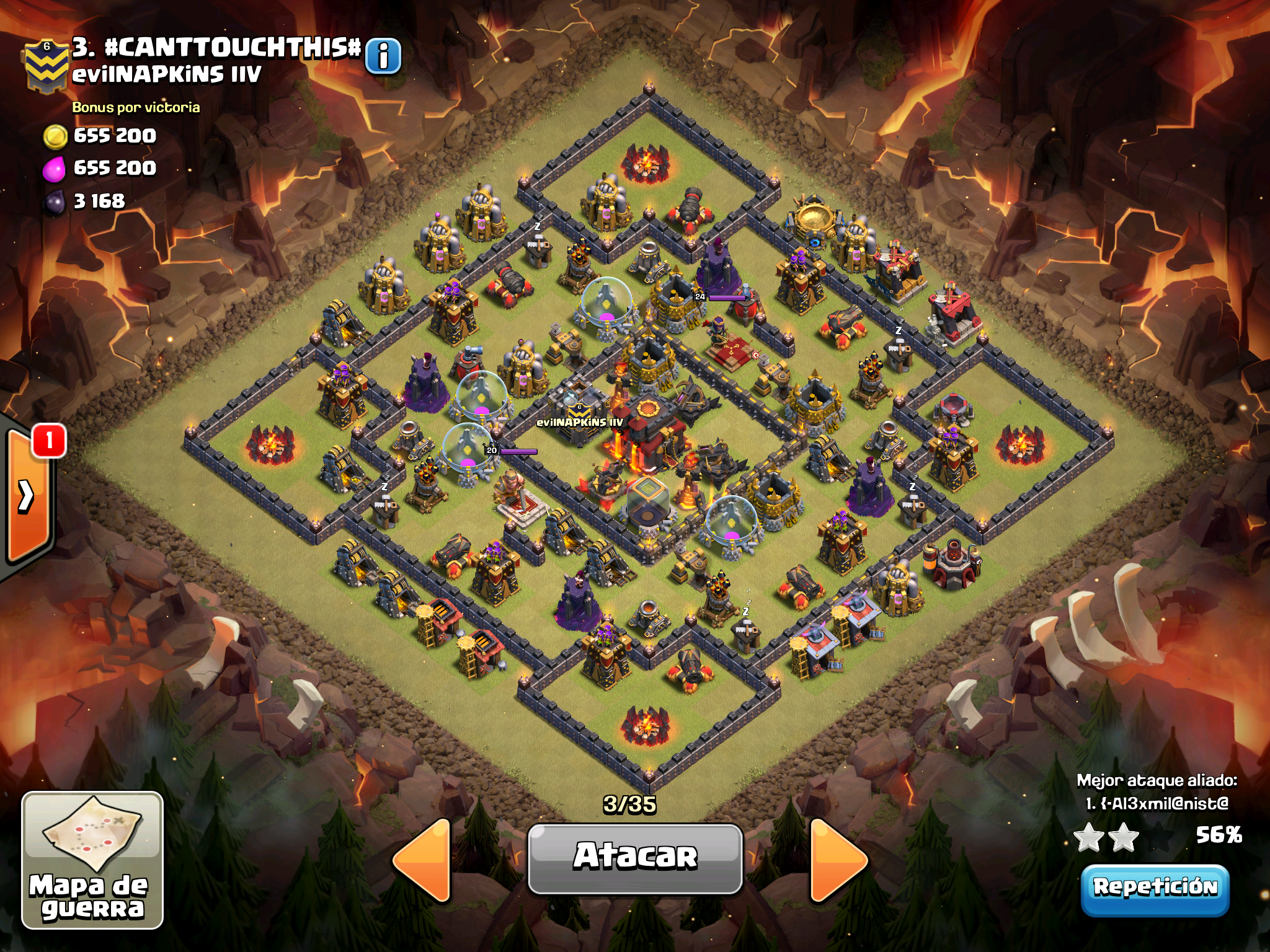Open the blue info button
Screen dimensions: 1270x952
383,56
